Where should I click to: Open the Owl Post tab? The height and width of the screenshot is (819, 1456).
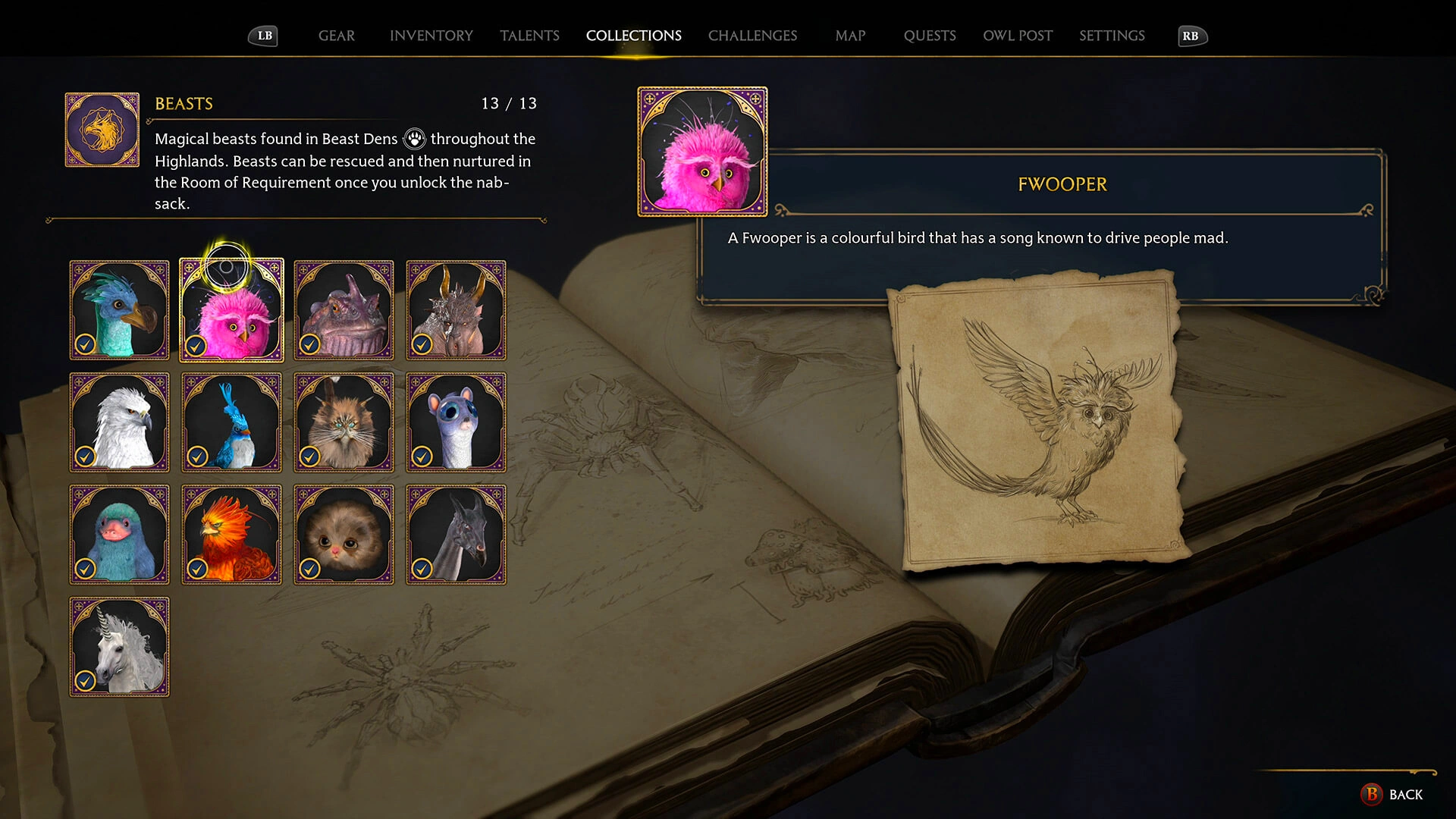[1018, 36]
